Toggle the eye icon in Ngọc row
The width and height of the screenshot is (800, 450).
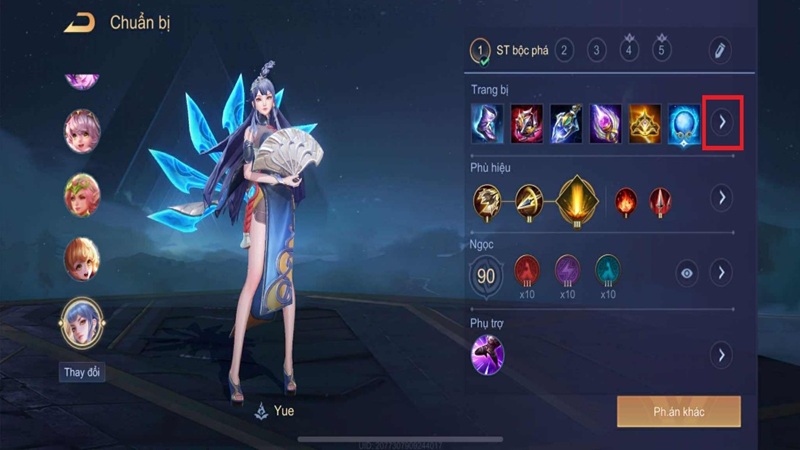tap(686, 272)
